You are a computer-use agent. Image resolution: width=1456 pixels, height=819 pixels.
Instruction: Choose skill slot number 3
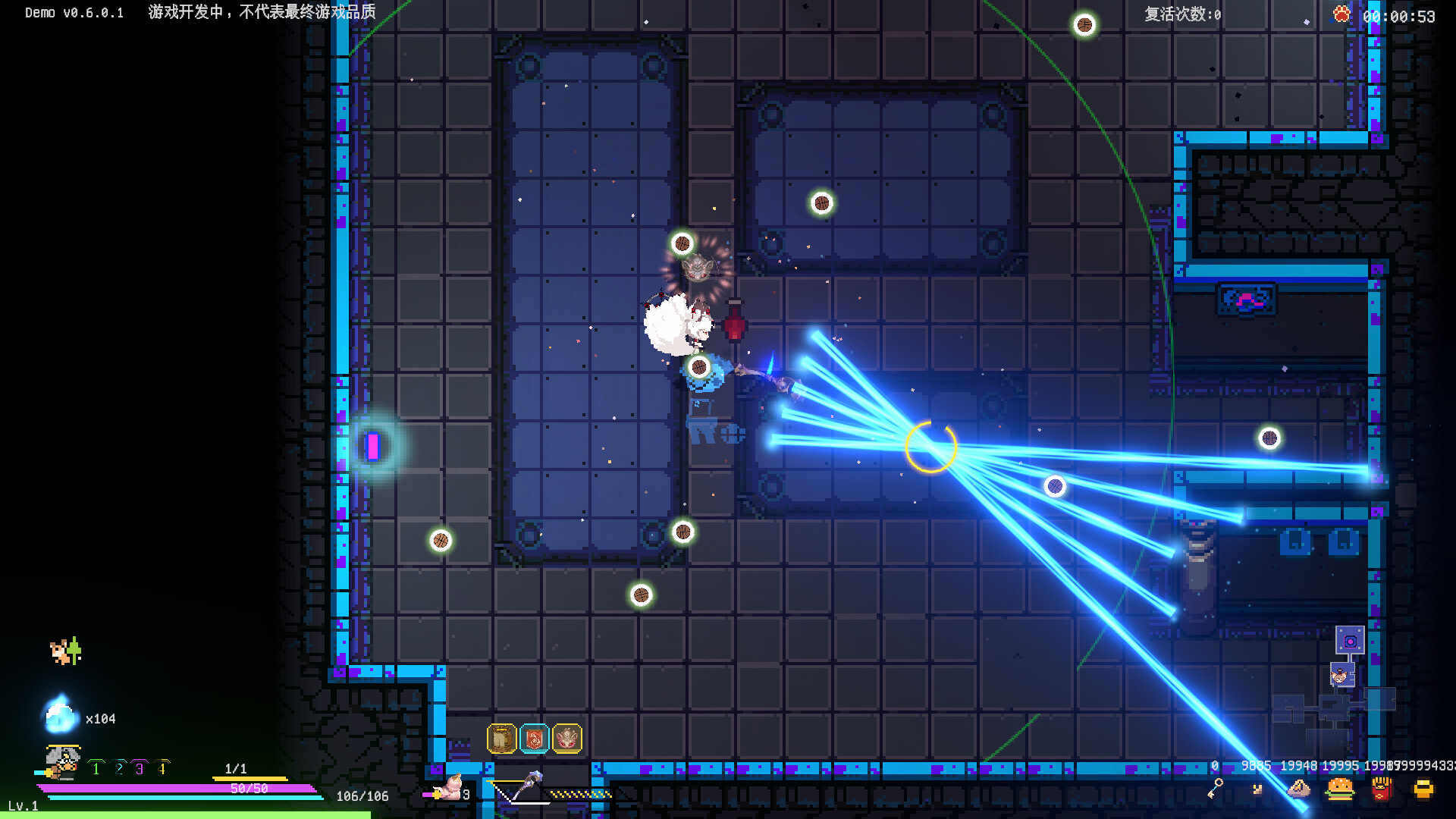pos(140,769)
